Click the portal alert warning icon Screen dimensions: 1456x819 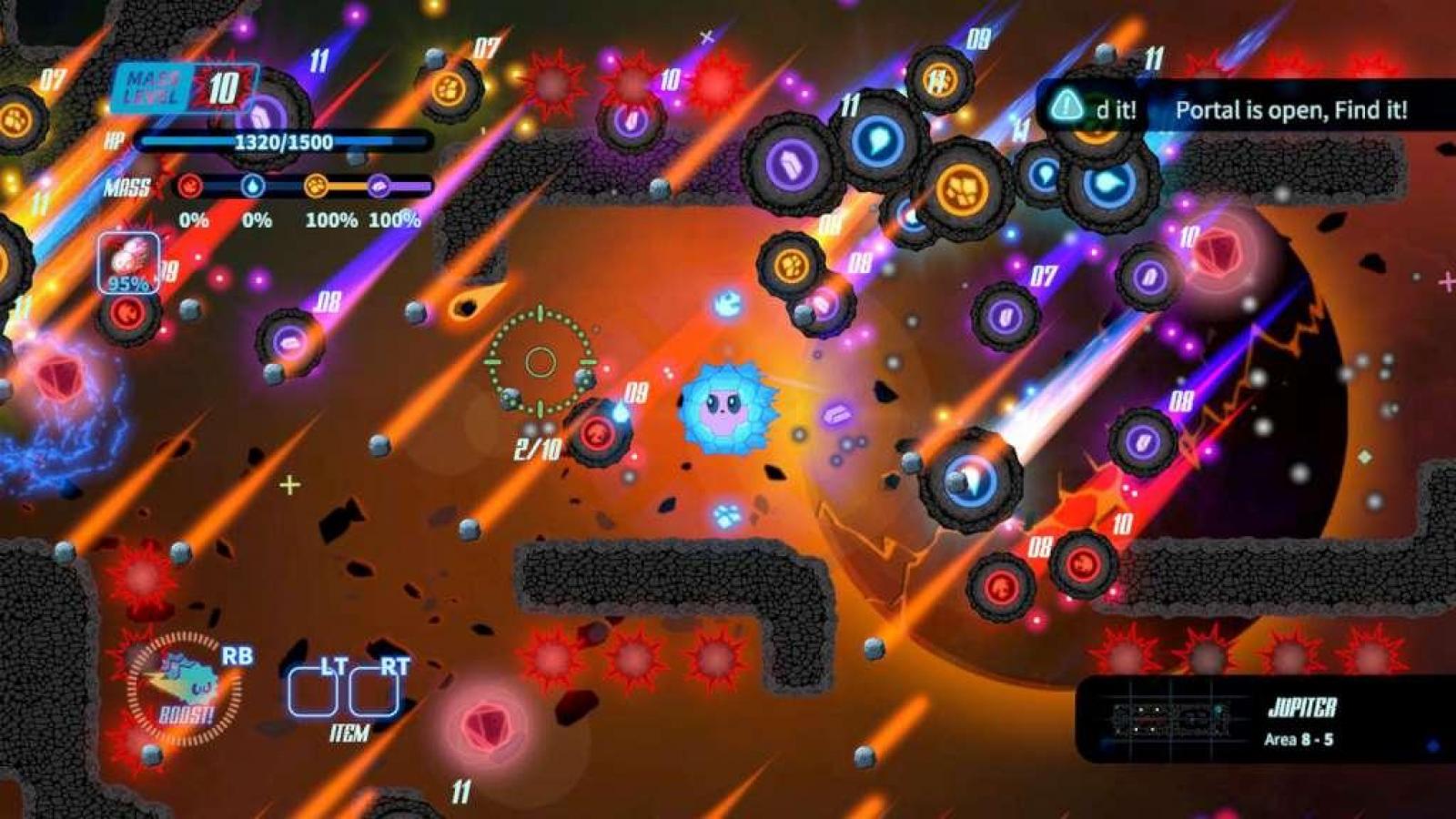click(1066, 107)
